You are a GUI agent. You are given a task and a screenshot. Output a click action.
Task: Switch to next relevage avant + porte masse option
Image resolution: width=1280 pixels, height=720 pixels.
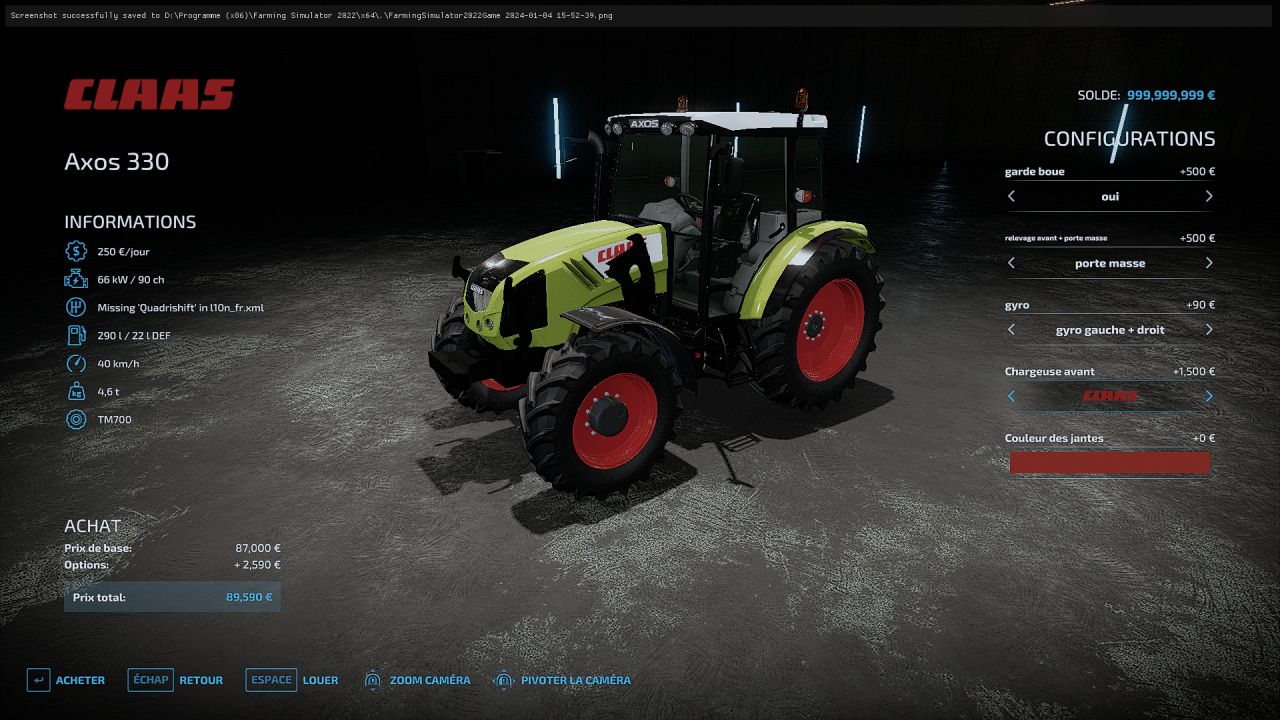[x=1209, y=263]
